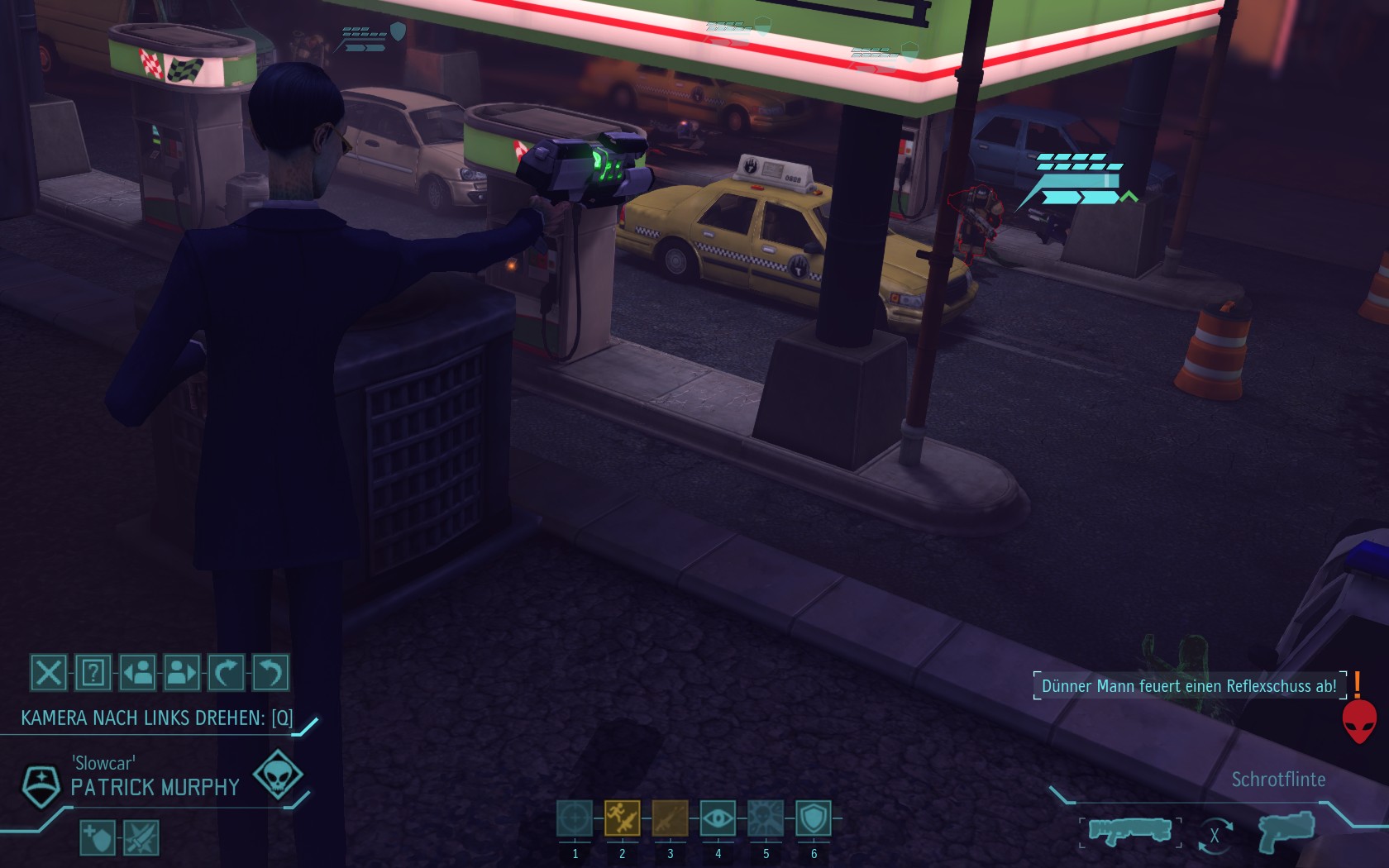Viewport: 1389px width, 868px height.
Task: Select the shield-with-plus perk icon
Action: [97, 838]
